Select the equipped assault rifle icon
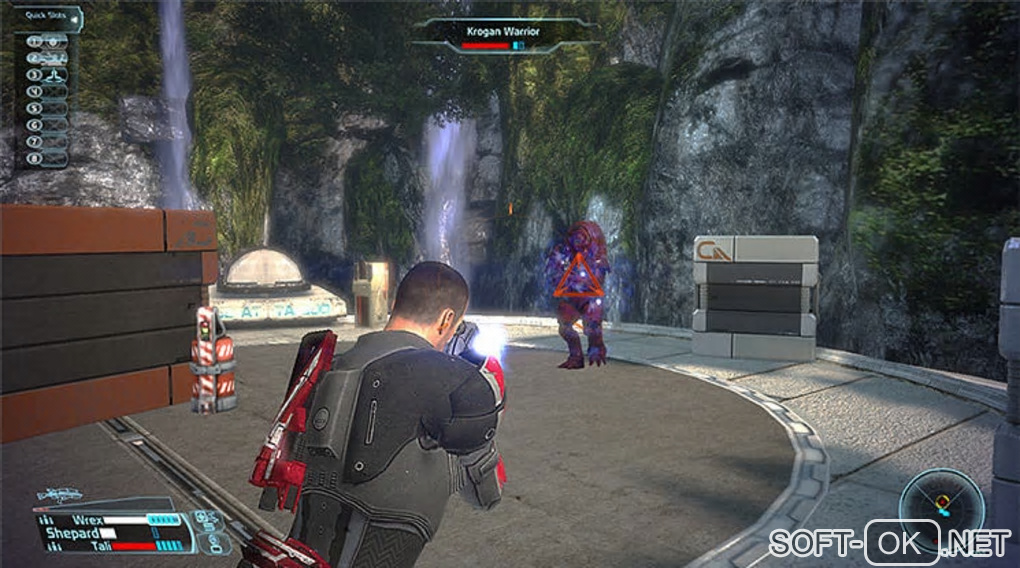Image resolution: width=1020 pixels, height=568 pixels. (58, 495)
